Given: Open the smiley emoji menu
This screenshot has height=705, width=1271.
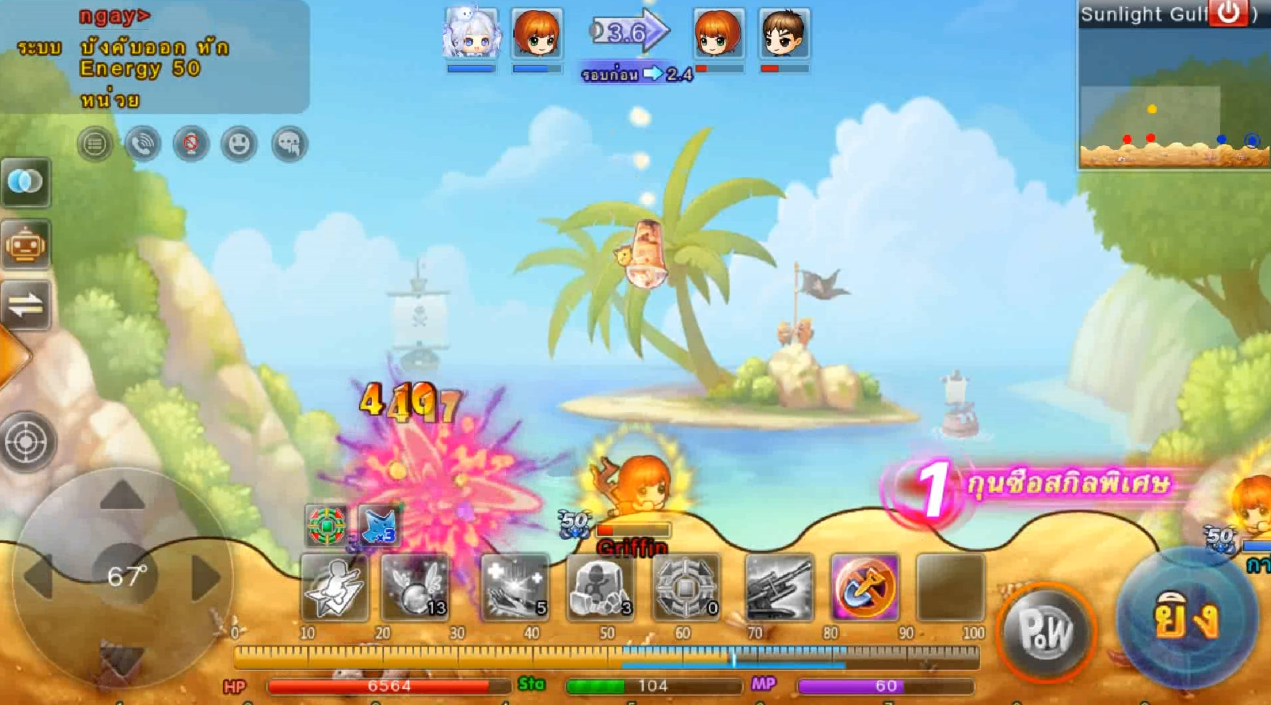Looking at the screenshot, I should [x=239, y=145].
